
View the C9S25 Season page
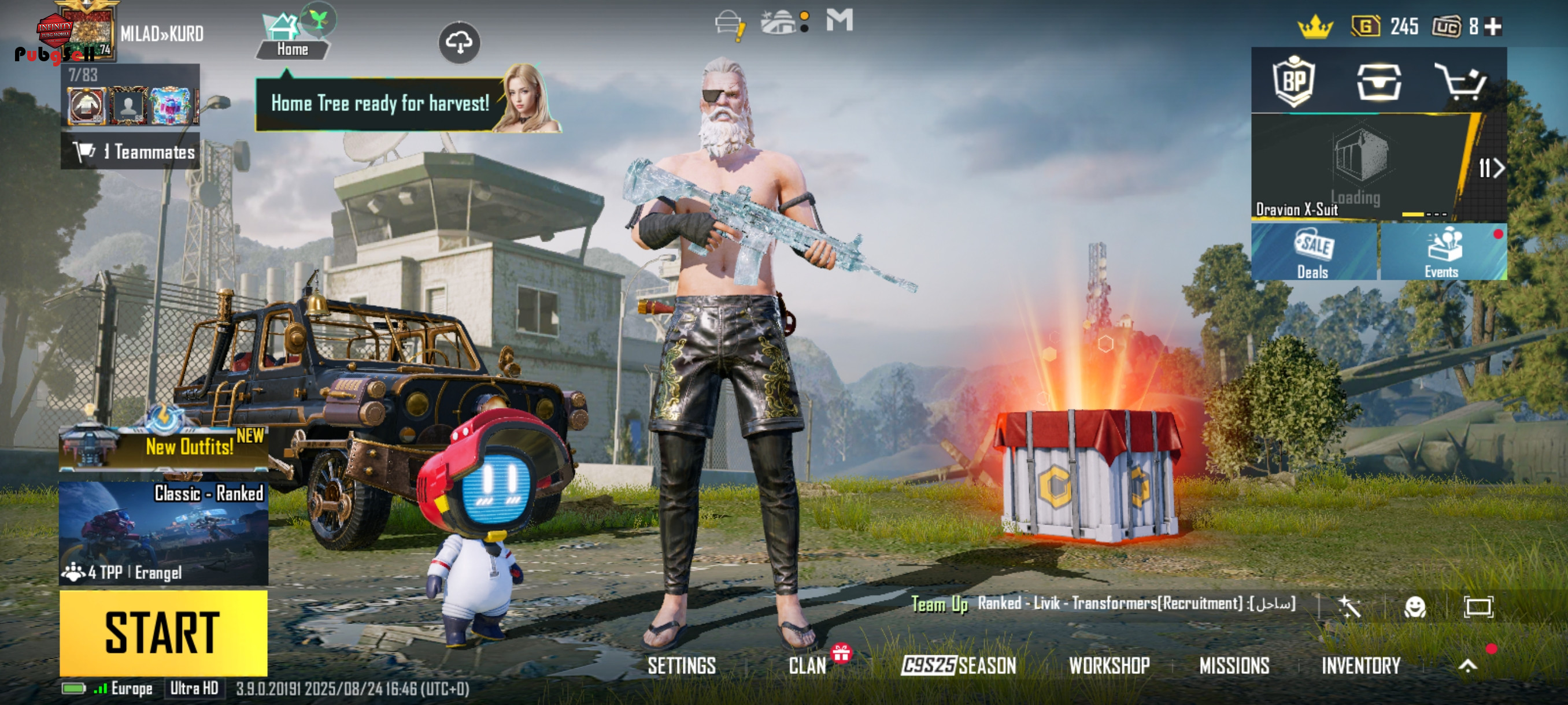[x=959, y=666]
